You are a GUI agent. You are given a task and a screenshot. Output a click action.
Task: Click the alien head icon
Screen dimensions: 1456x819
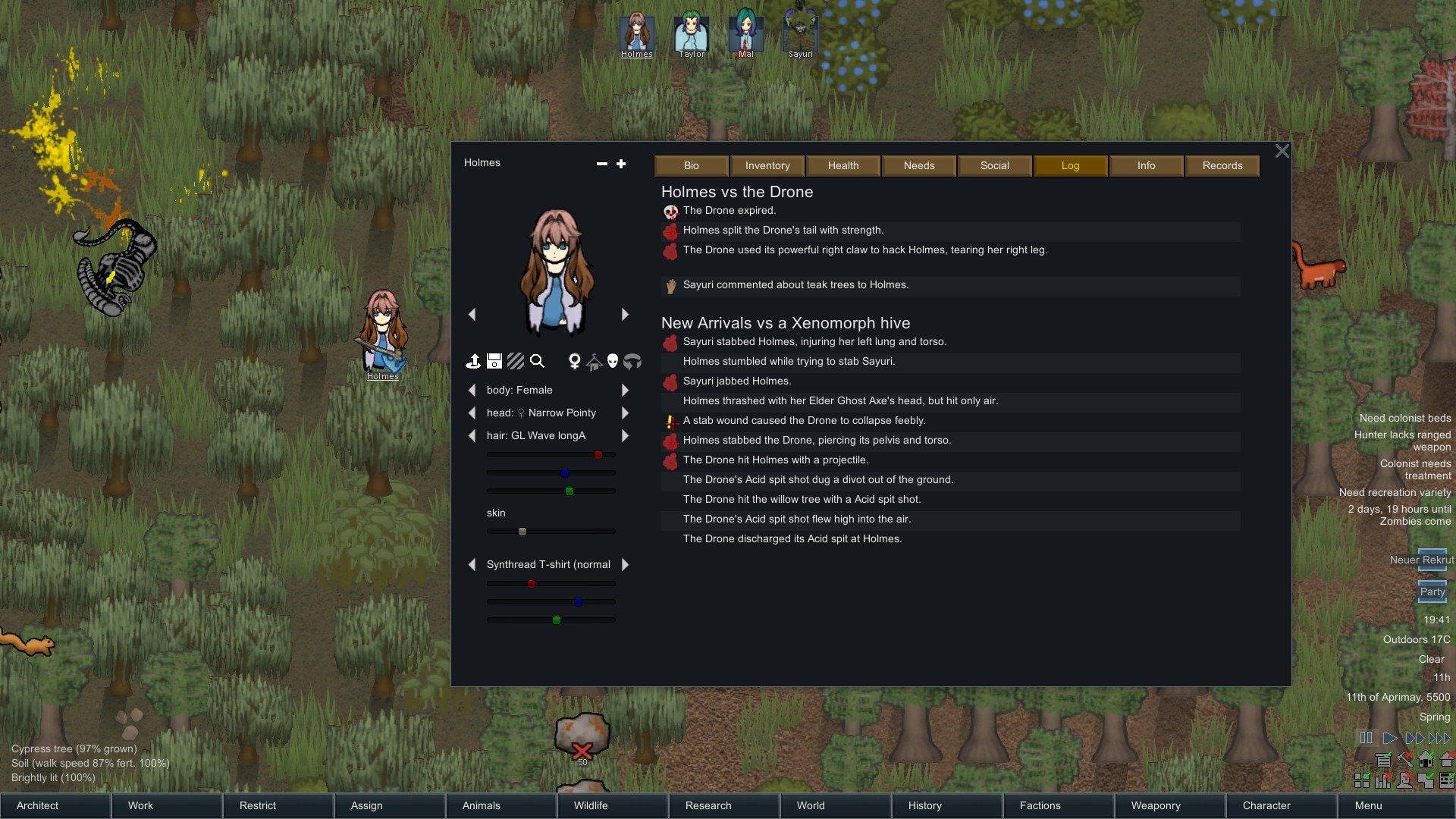(614, 362)
